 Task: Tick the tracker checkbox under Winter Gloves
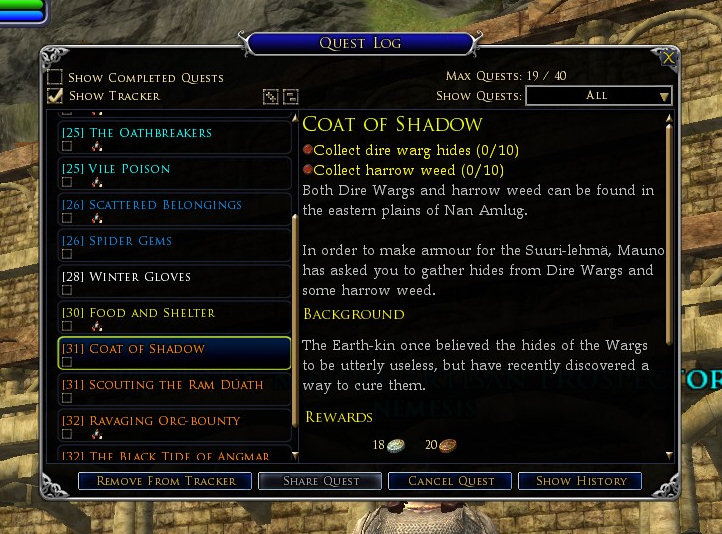67,290
